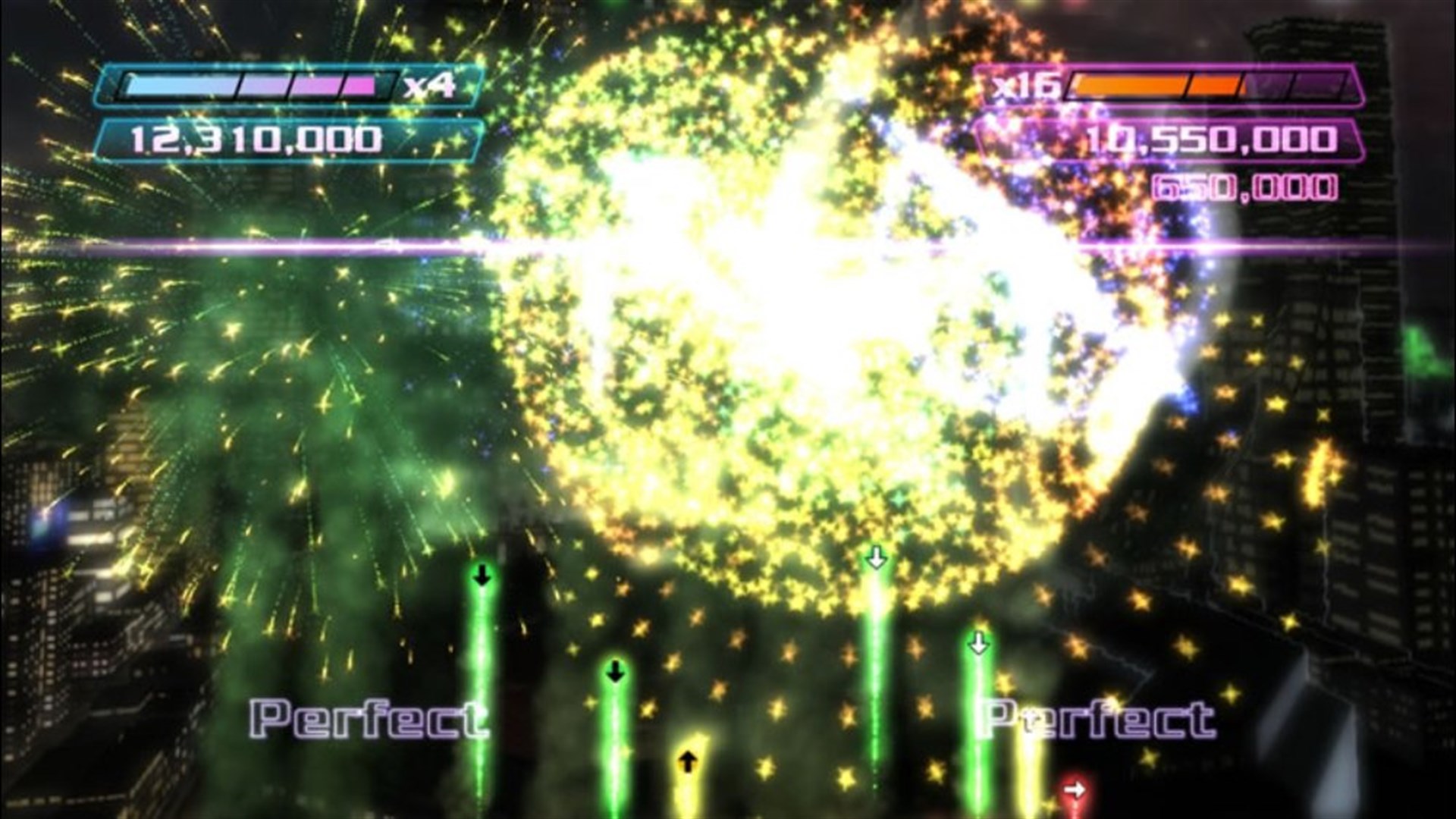Open the right-side meter panel

point(1213,86)
